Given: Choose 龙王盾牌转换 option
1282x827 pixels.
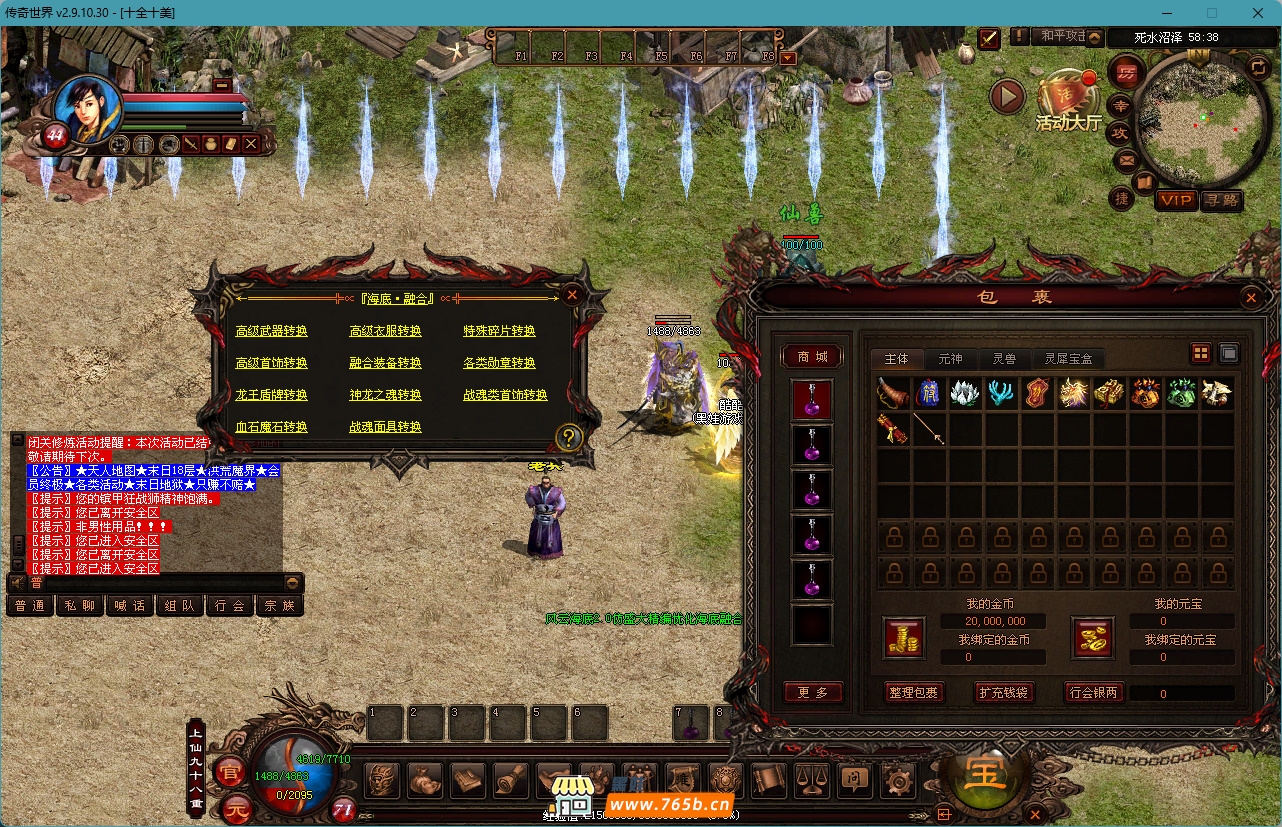Looking at the screenshot, I should coord(272,395).
